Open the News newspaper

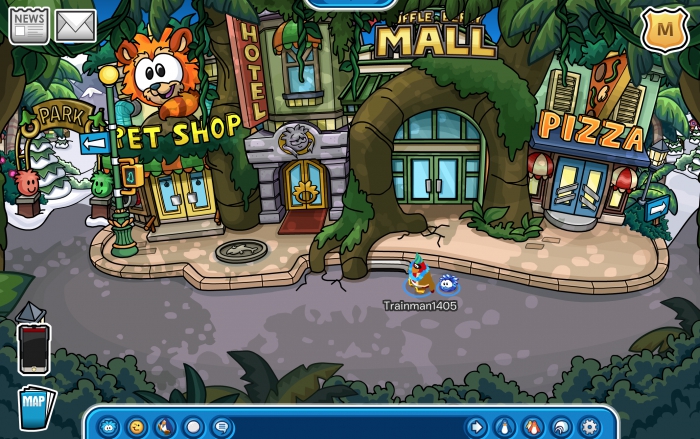(29, 24)
